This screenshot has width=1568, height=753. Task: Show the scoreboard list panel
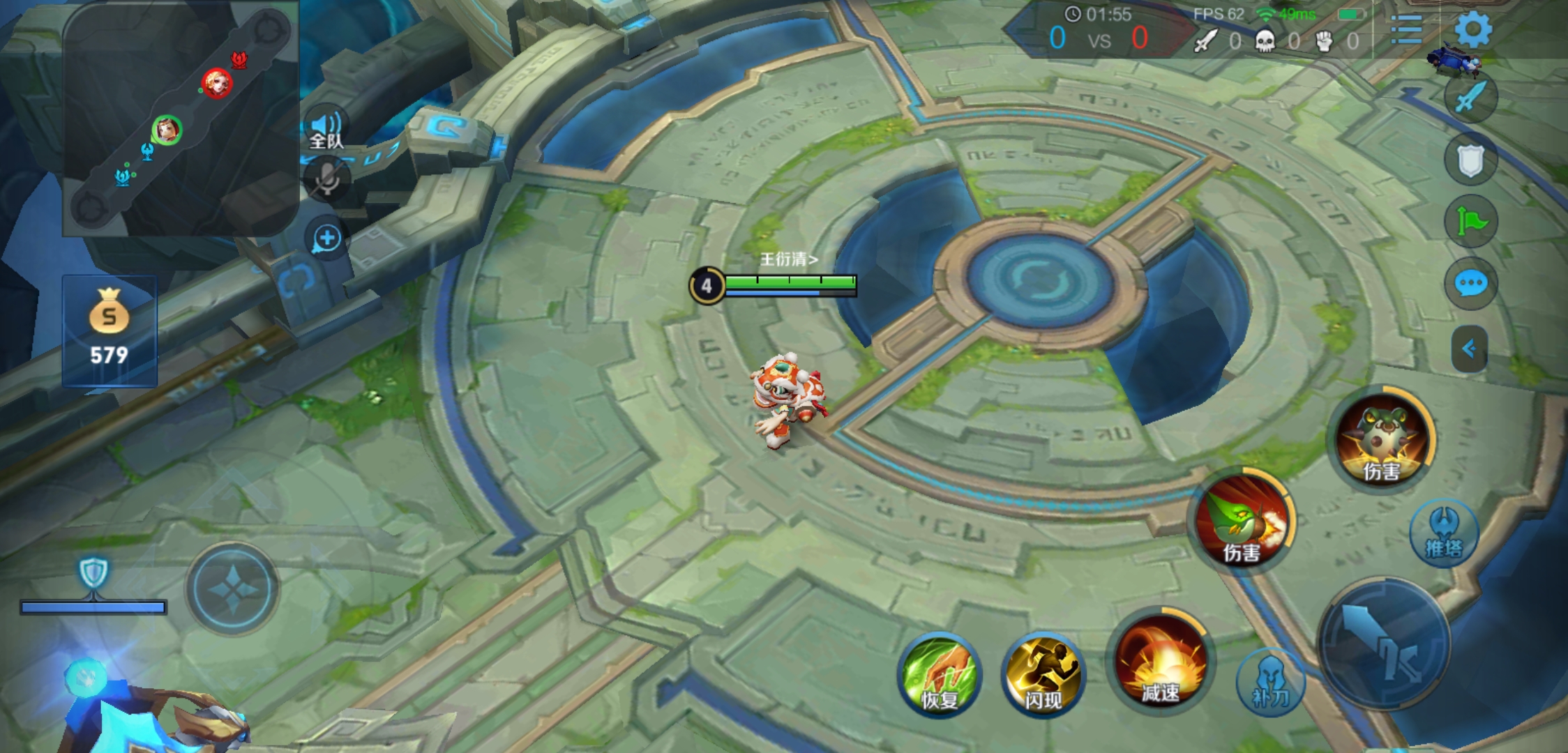point(1406,30)
